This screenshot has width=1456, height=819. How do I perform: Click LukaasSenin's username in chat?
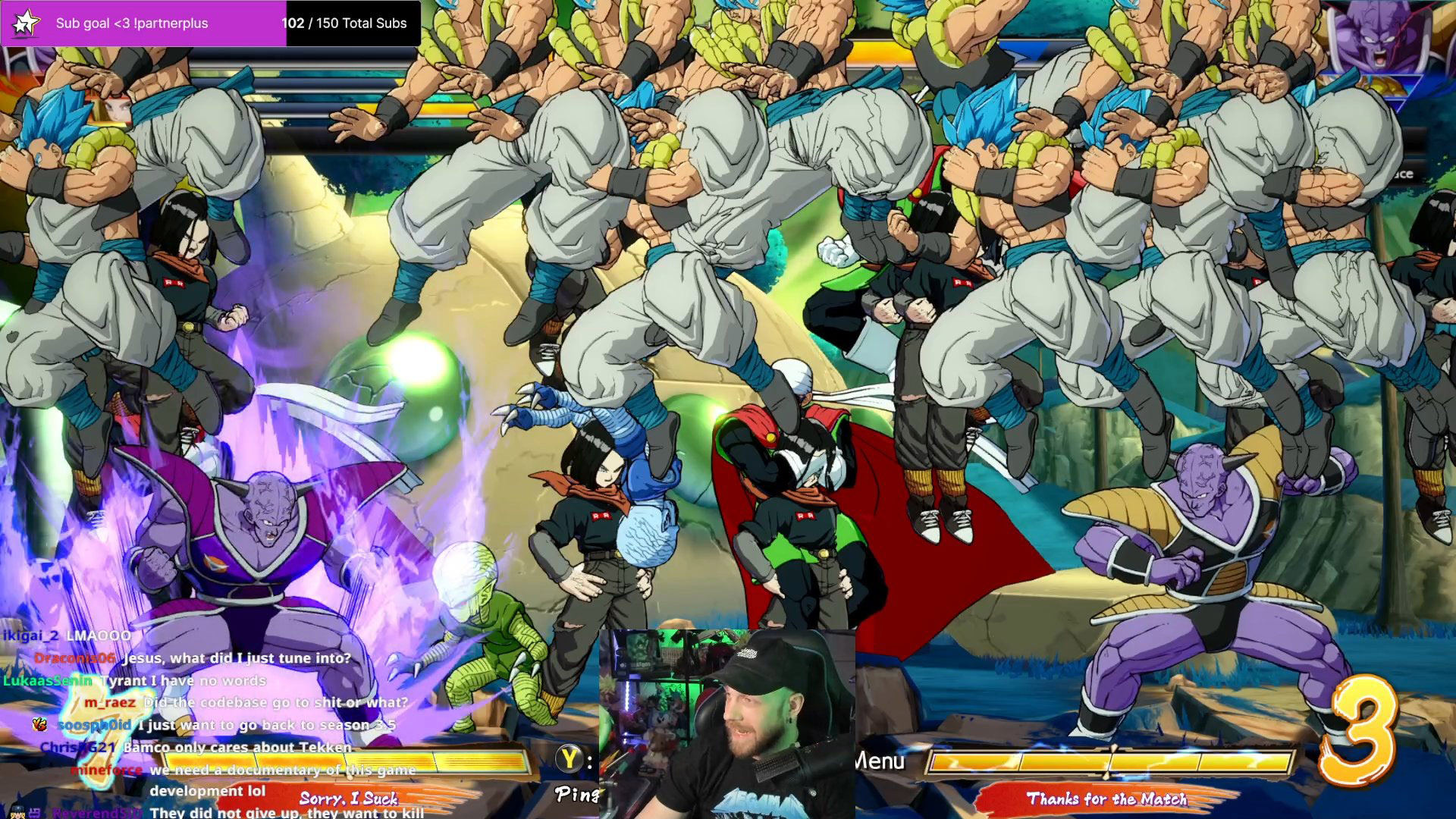(47, 681)
